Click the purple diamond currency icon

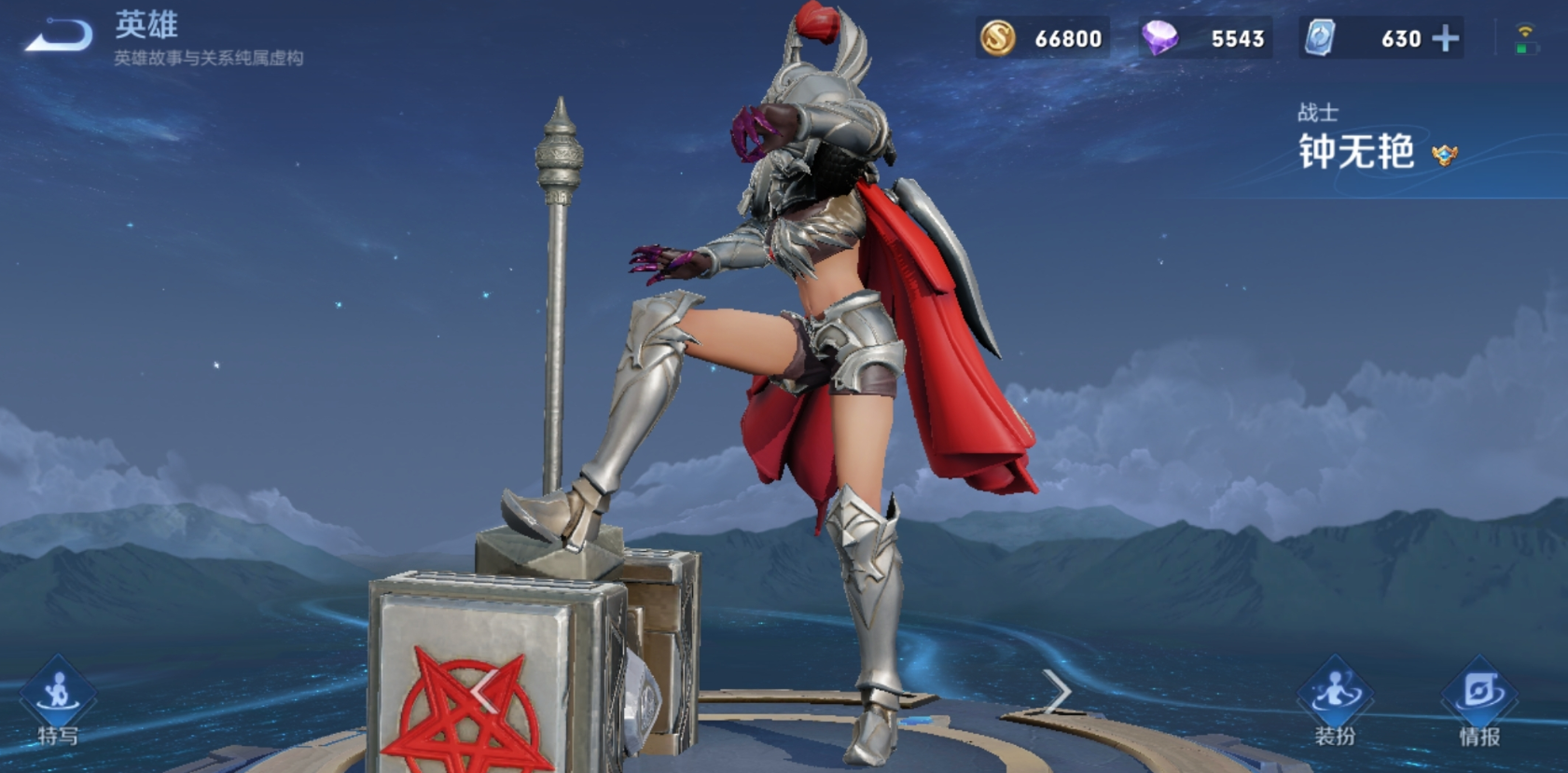[x=1159, y=38]
